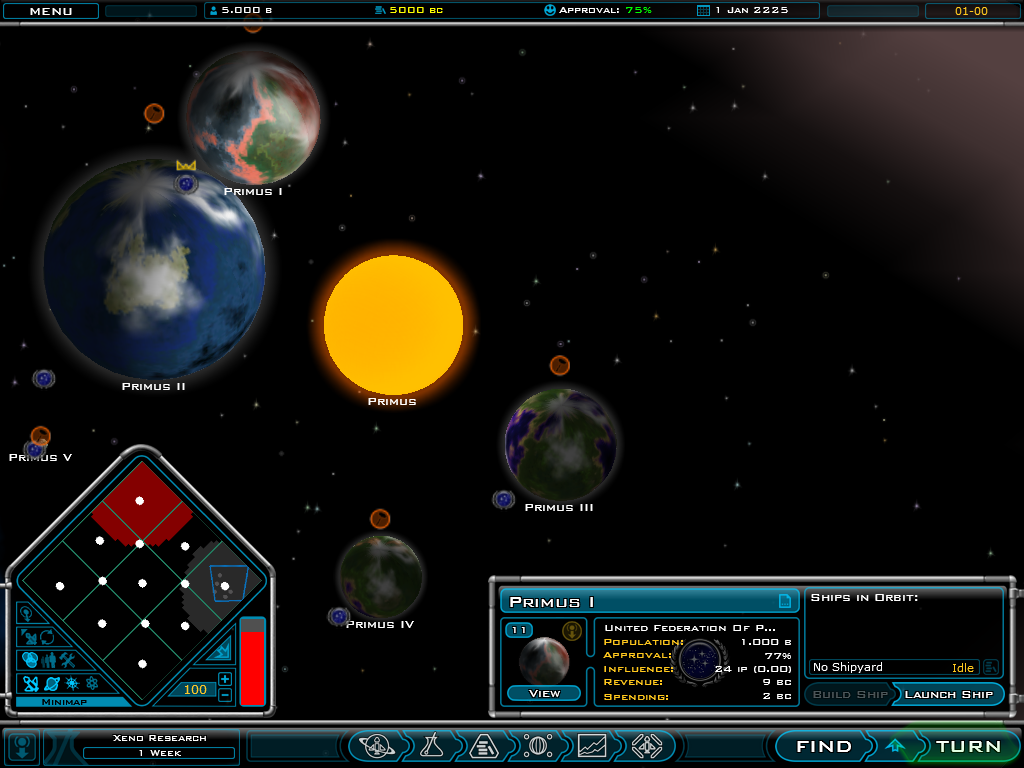Viewport: 1024px width, 768px height.
Task: Zoom in with the minimap plus button
Action: (x=225, y=679)
